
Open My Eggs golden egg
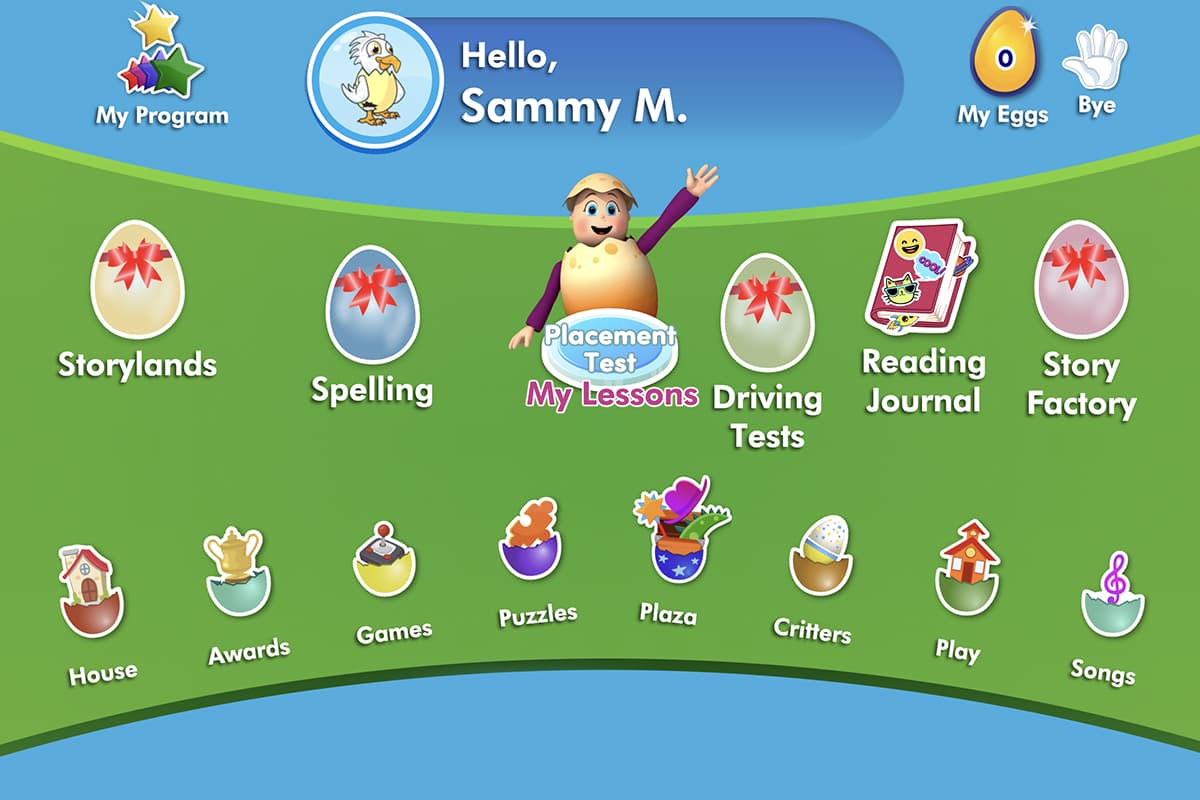pos(1004,57)
